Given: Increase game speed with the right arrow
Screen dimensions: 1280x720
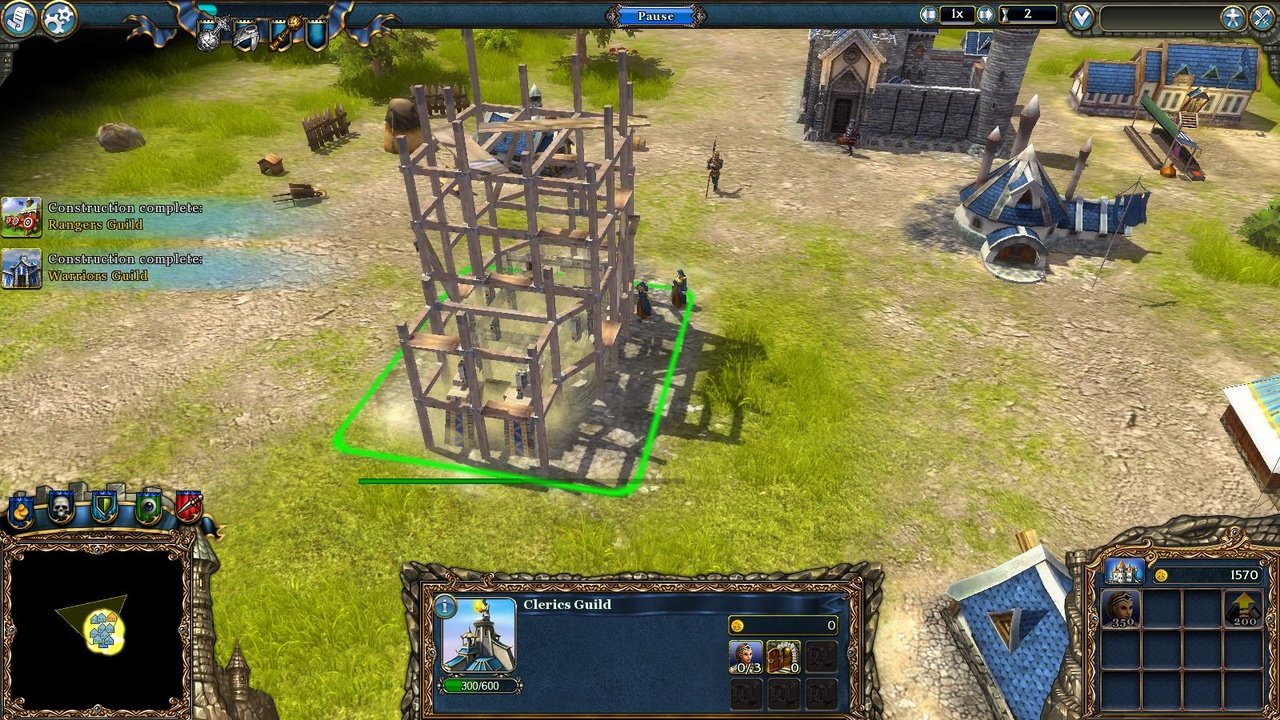Looking at the screenshot, I should (985, 14).
